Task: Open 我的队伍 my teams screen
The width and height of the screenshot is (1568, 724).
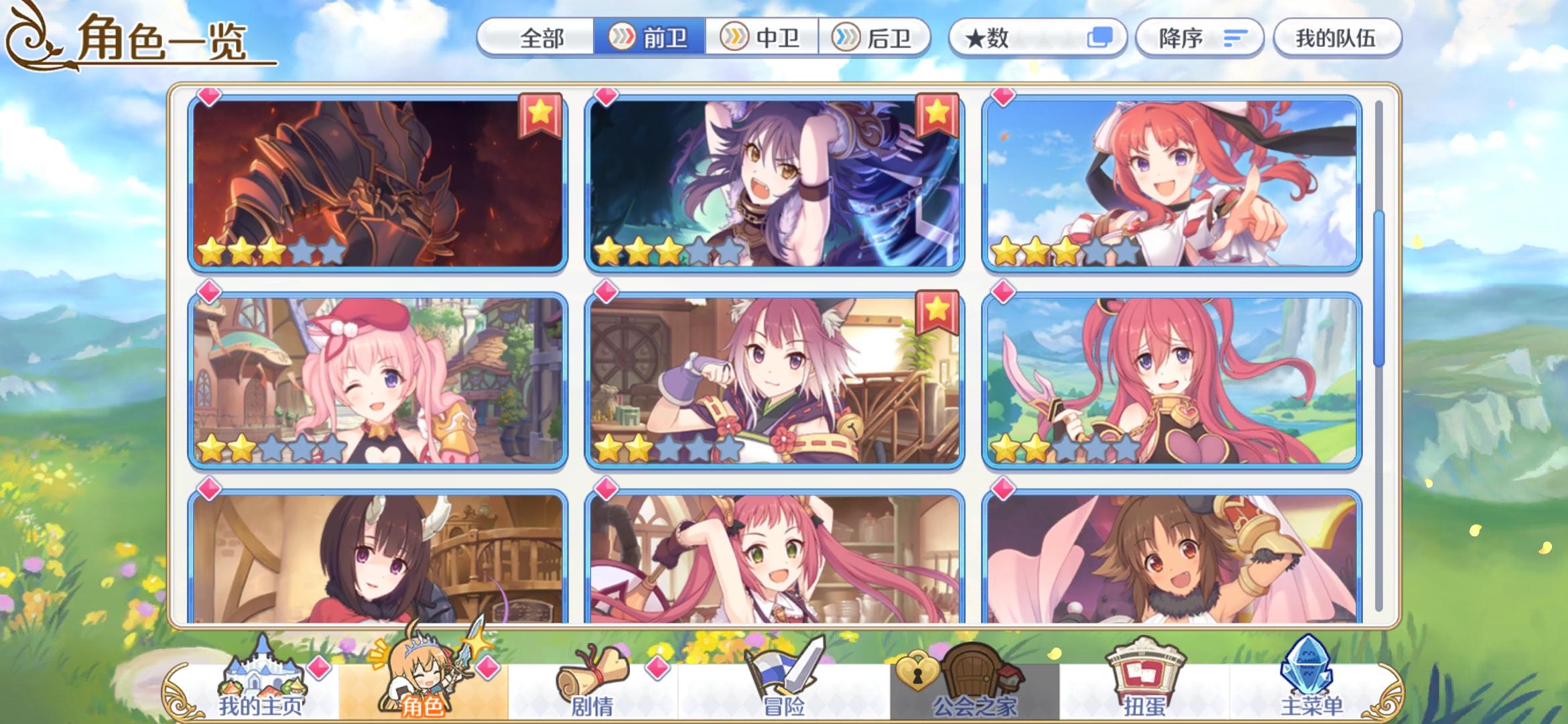Action: (x=1337, y=38)
